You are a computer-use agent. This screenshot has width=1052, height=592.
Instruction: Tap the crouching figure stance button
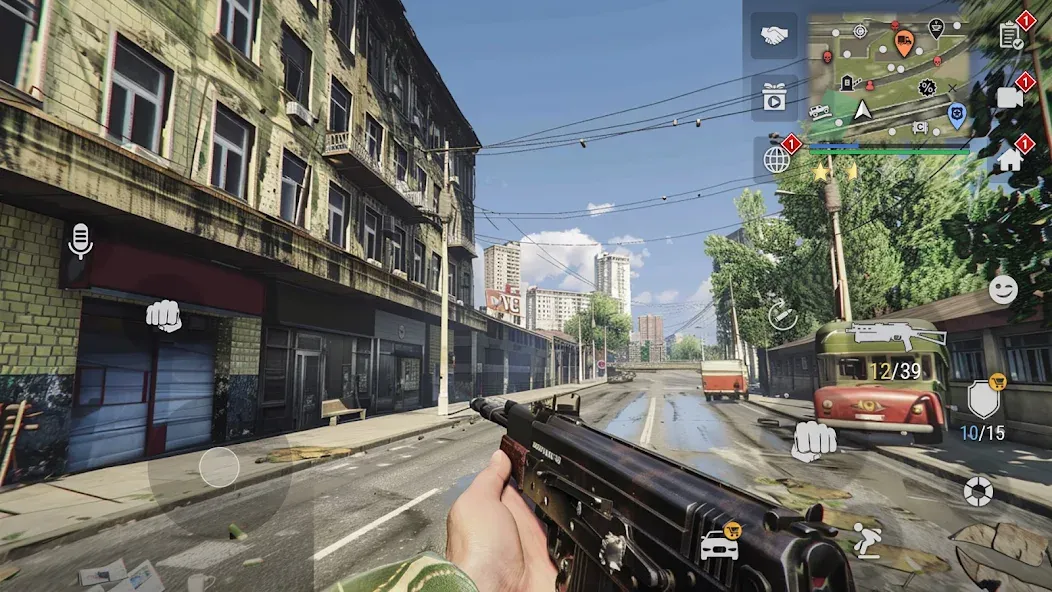866,541
